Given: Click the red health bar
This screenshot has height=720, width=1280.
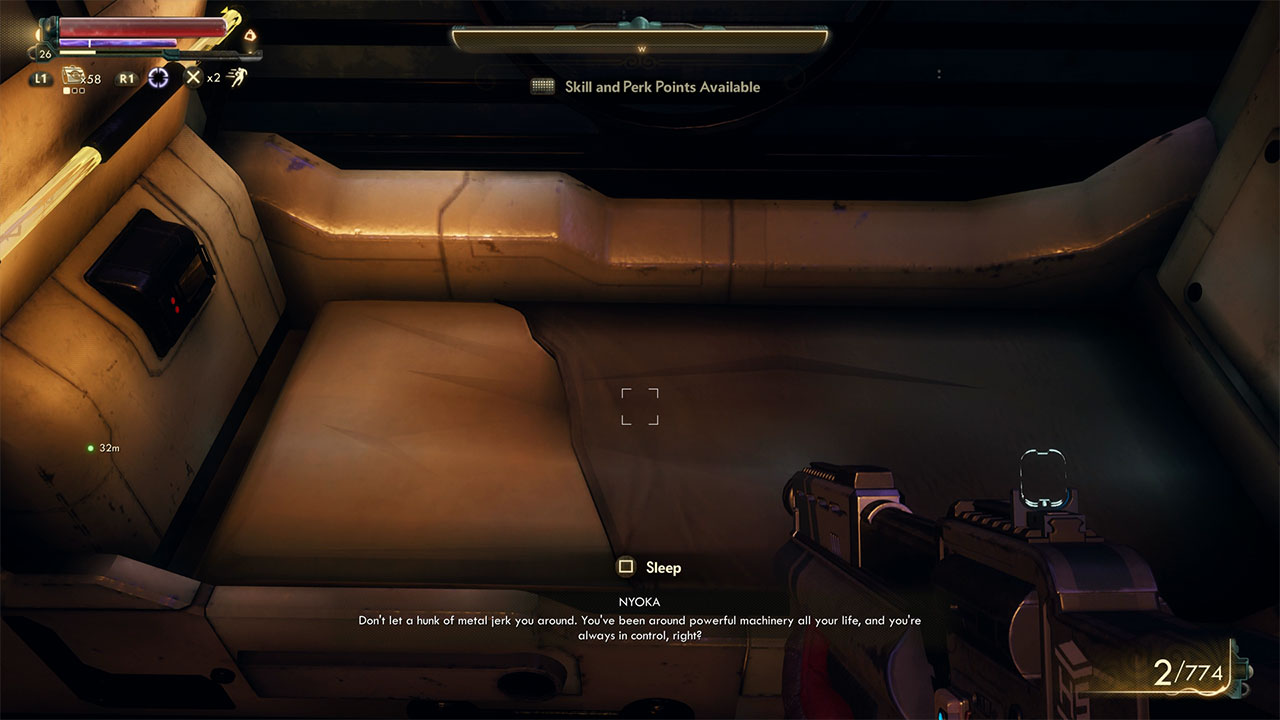Looking at the screenshot, I should [140, 27].
